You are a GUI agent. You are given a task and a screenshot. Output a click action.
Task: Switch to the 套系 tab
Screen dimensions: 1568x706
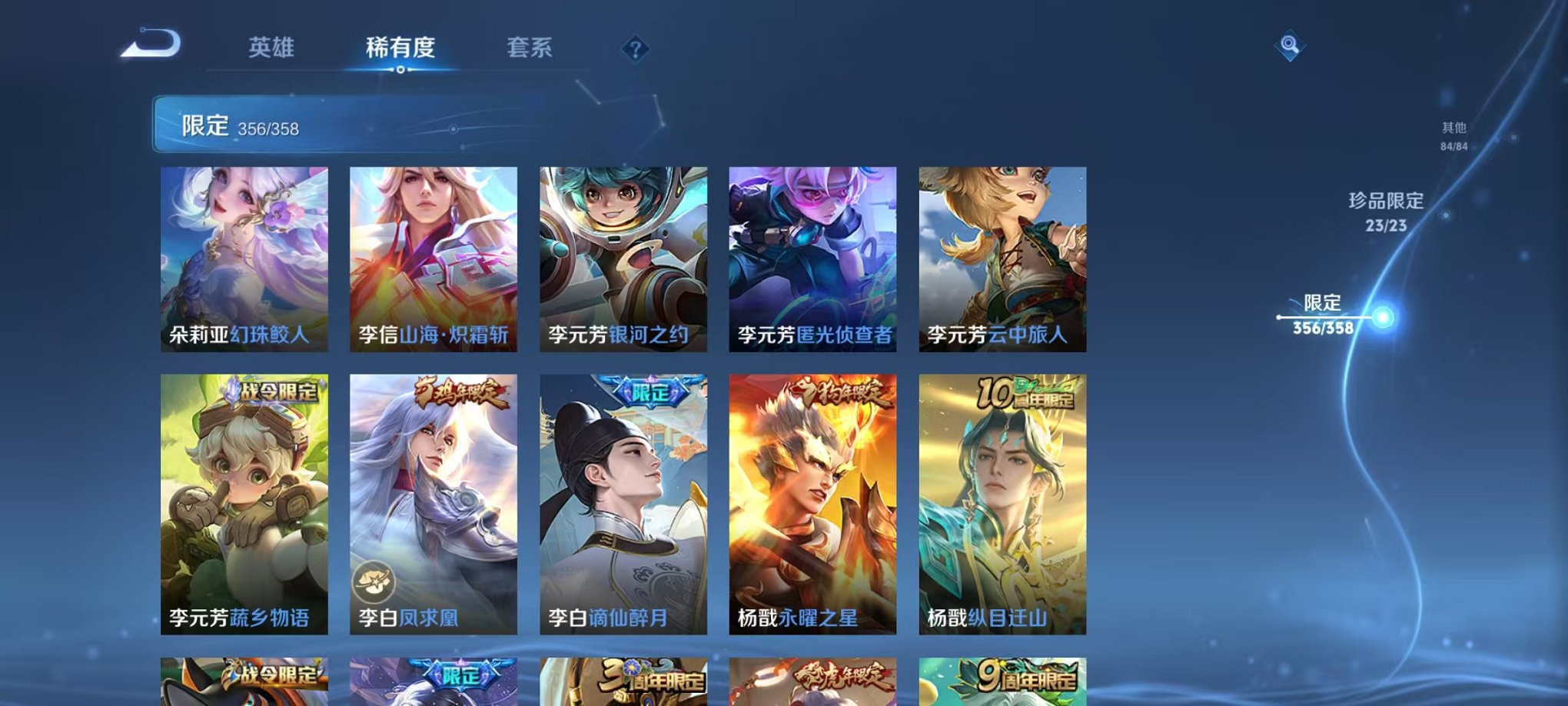pos(535,46)
